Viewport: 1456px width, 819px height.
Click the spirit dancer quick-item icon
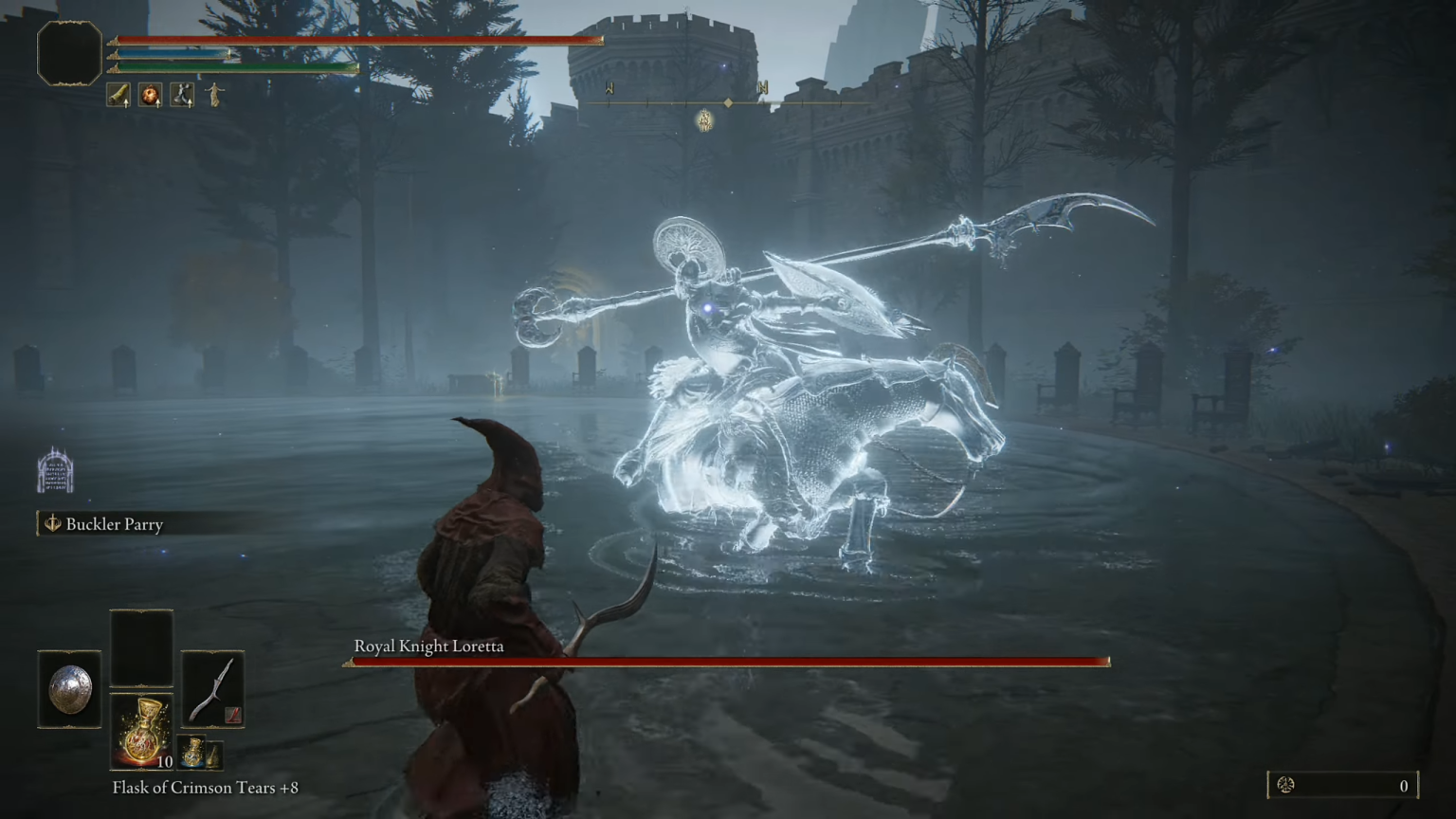click(182, 95)
